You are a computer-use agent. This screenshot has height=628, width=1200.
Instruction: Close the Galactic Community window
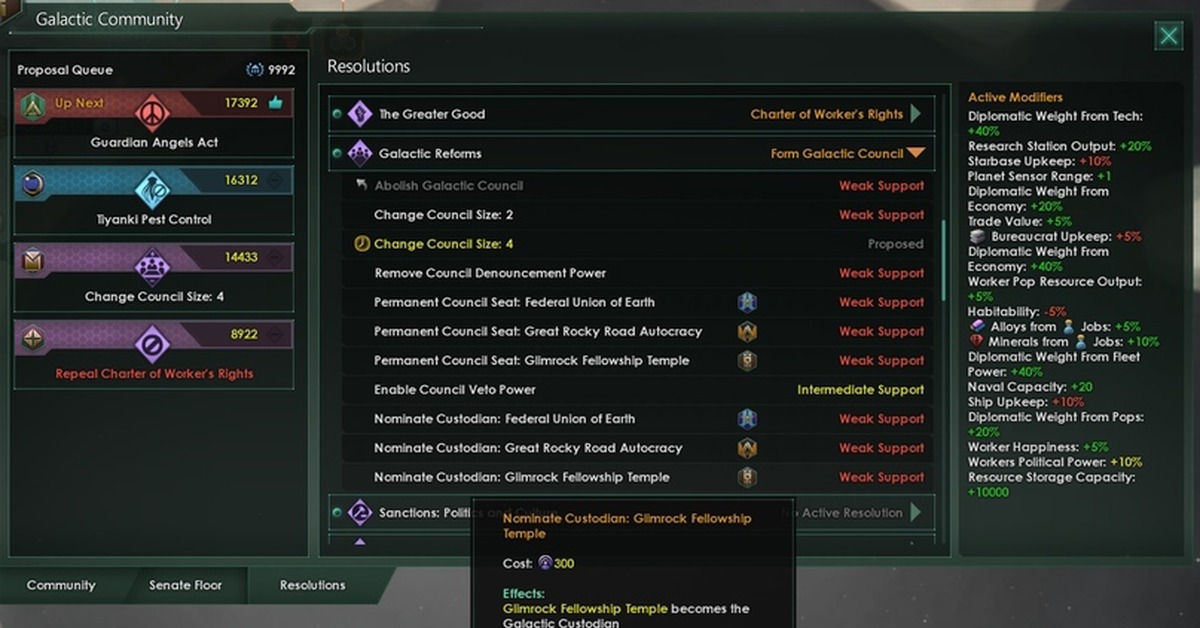point(1168,37)
